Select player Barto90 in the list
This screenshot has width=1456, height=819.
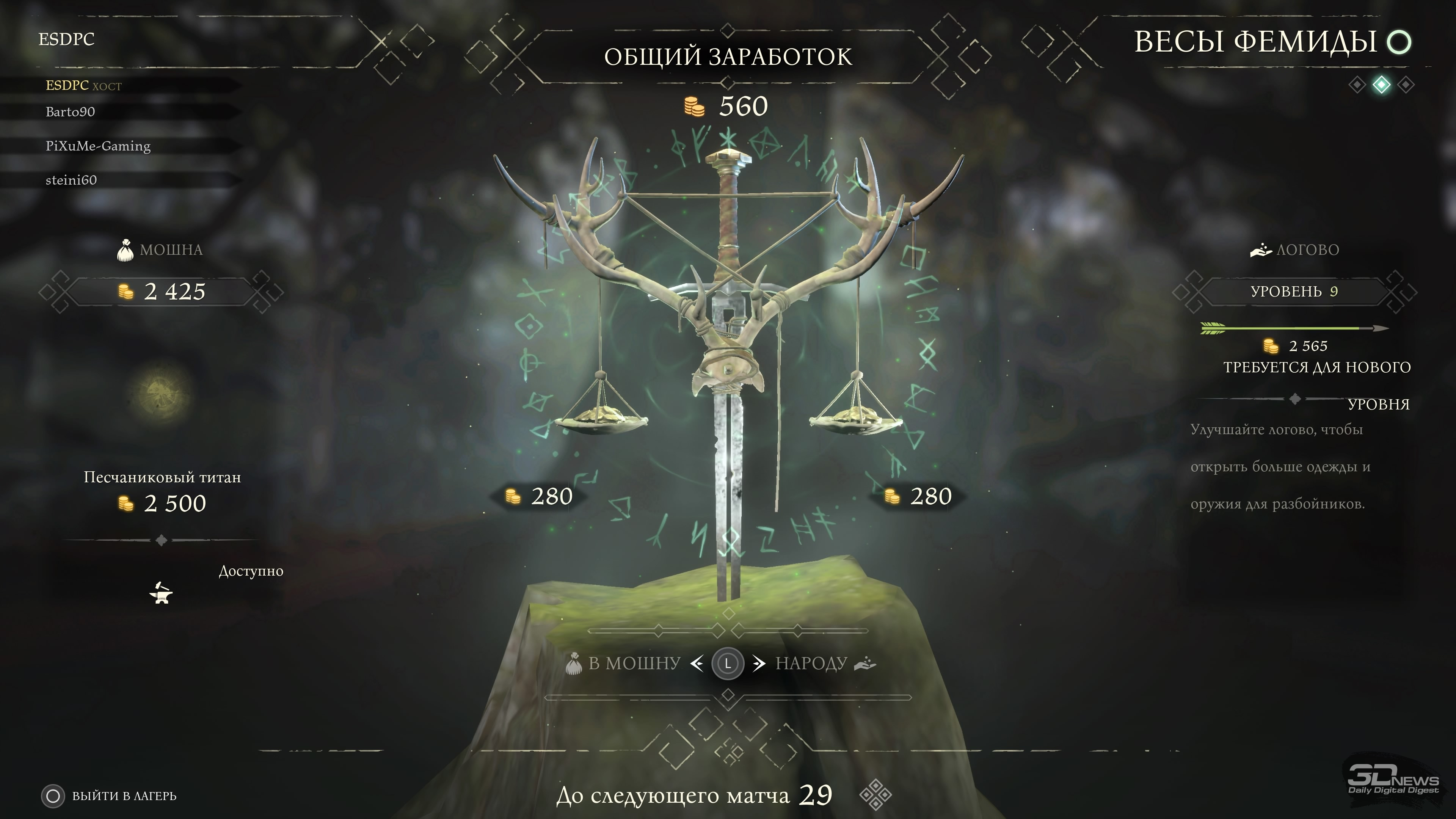[70, 112]
